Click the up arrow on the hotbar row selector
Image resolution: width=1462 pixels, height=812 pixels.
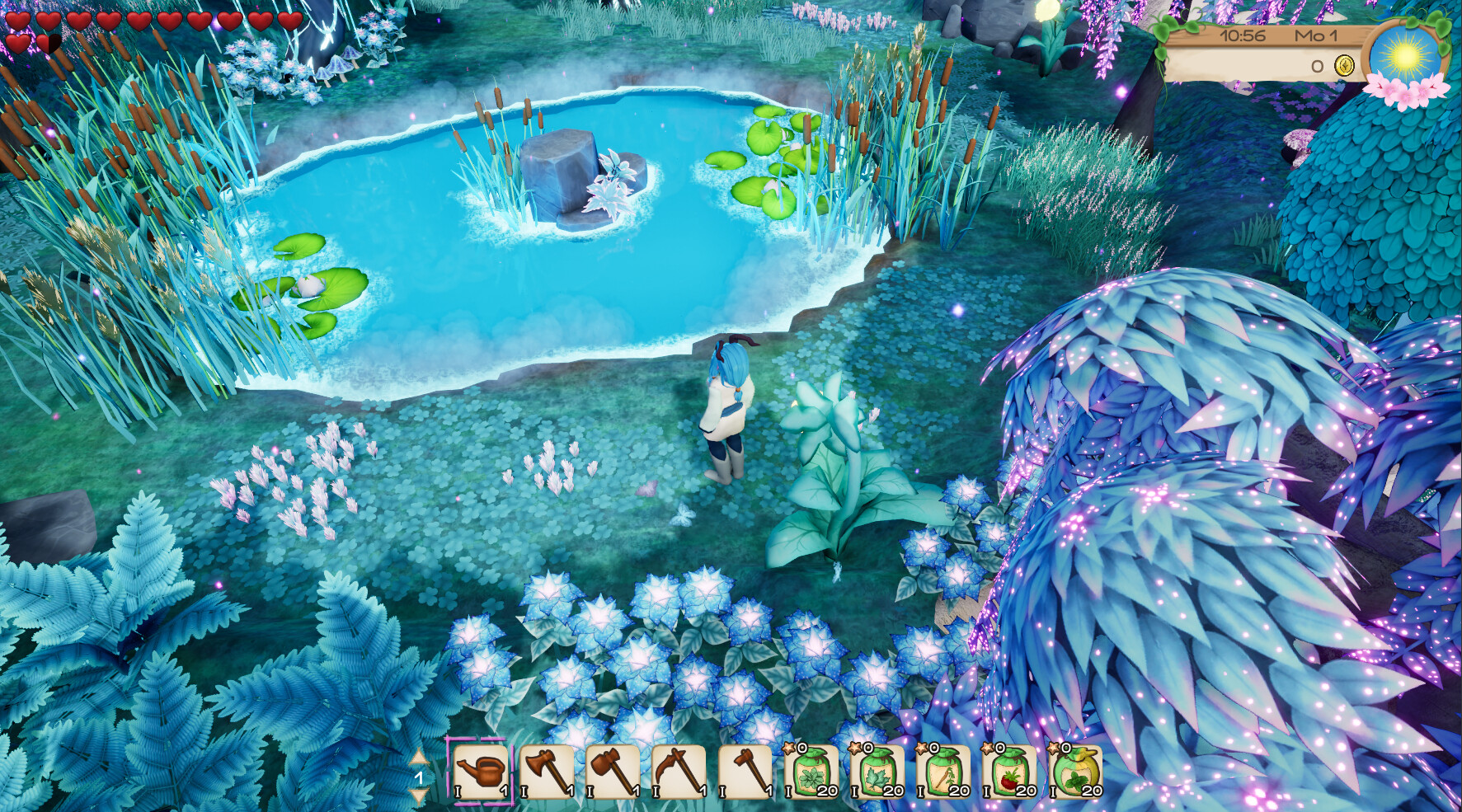419,755
